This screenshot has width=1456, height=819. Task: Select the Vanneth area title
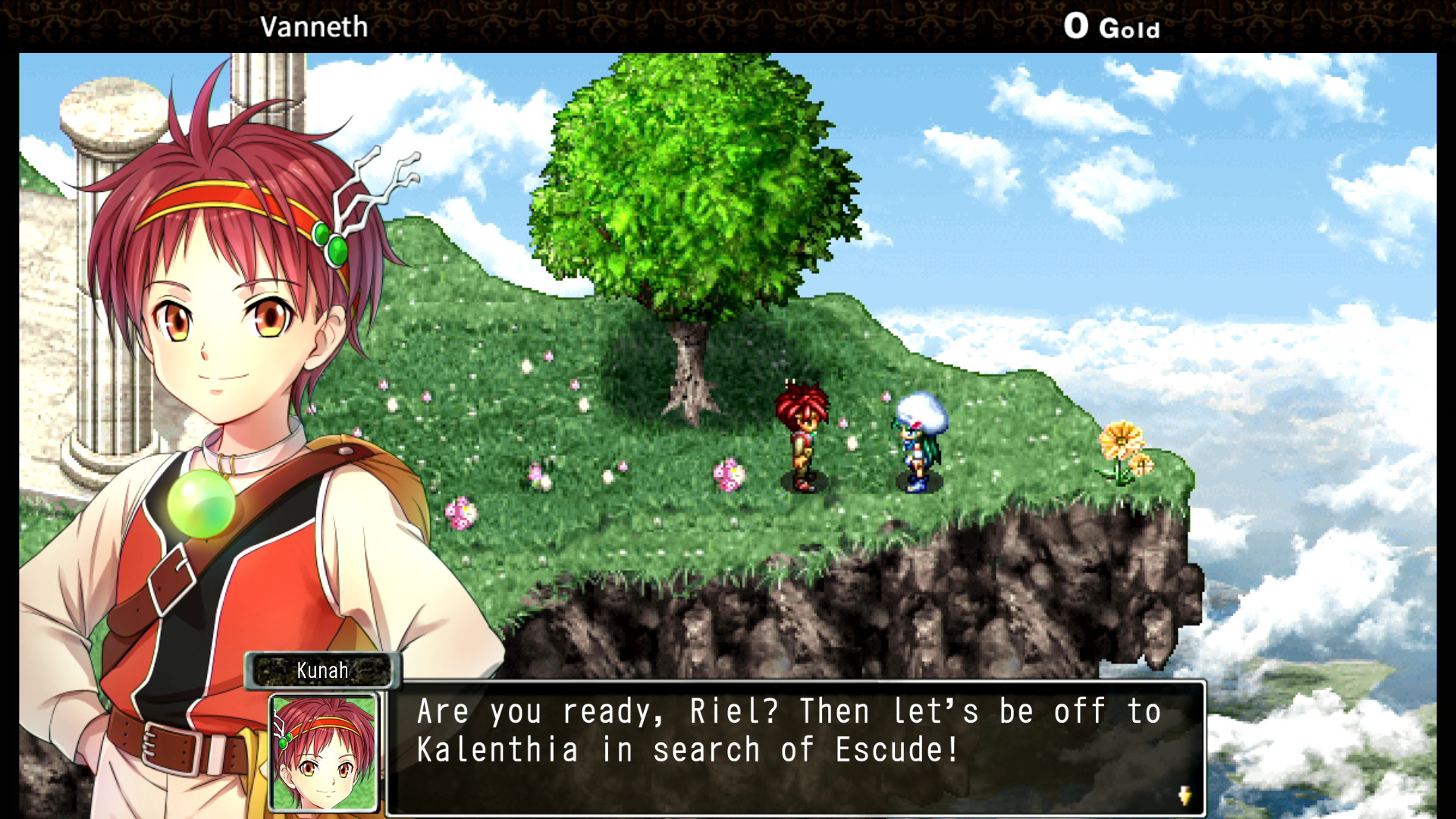click(x=315, y=27)
